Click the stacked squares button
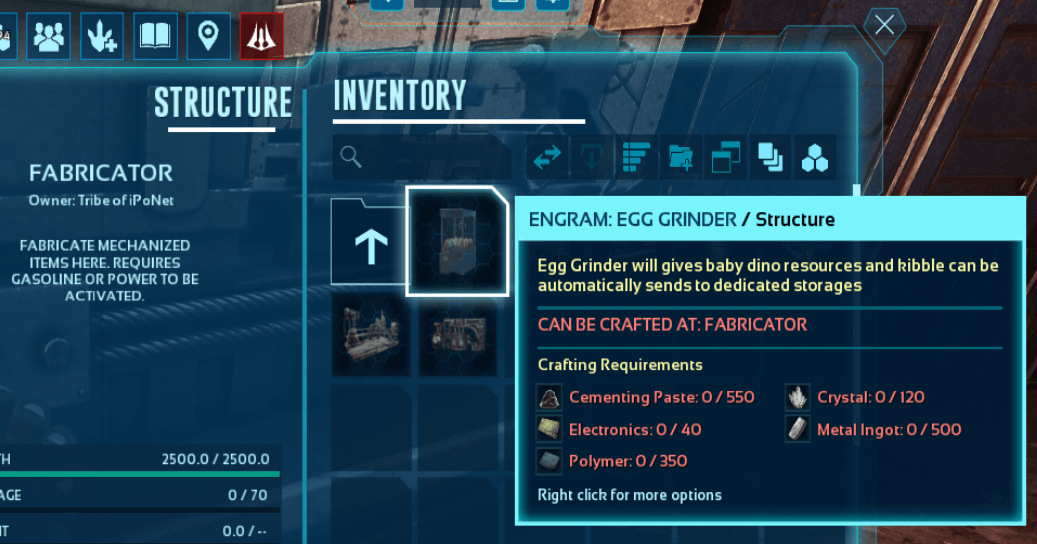1037x544 pixels. coord(770,158)
